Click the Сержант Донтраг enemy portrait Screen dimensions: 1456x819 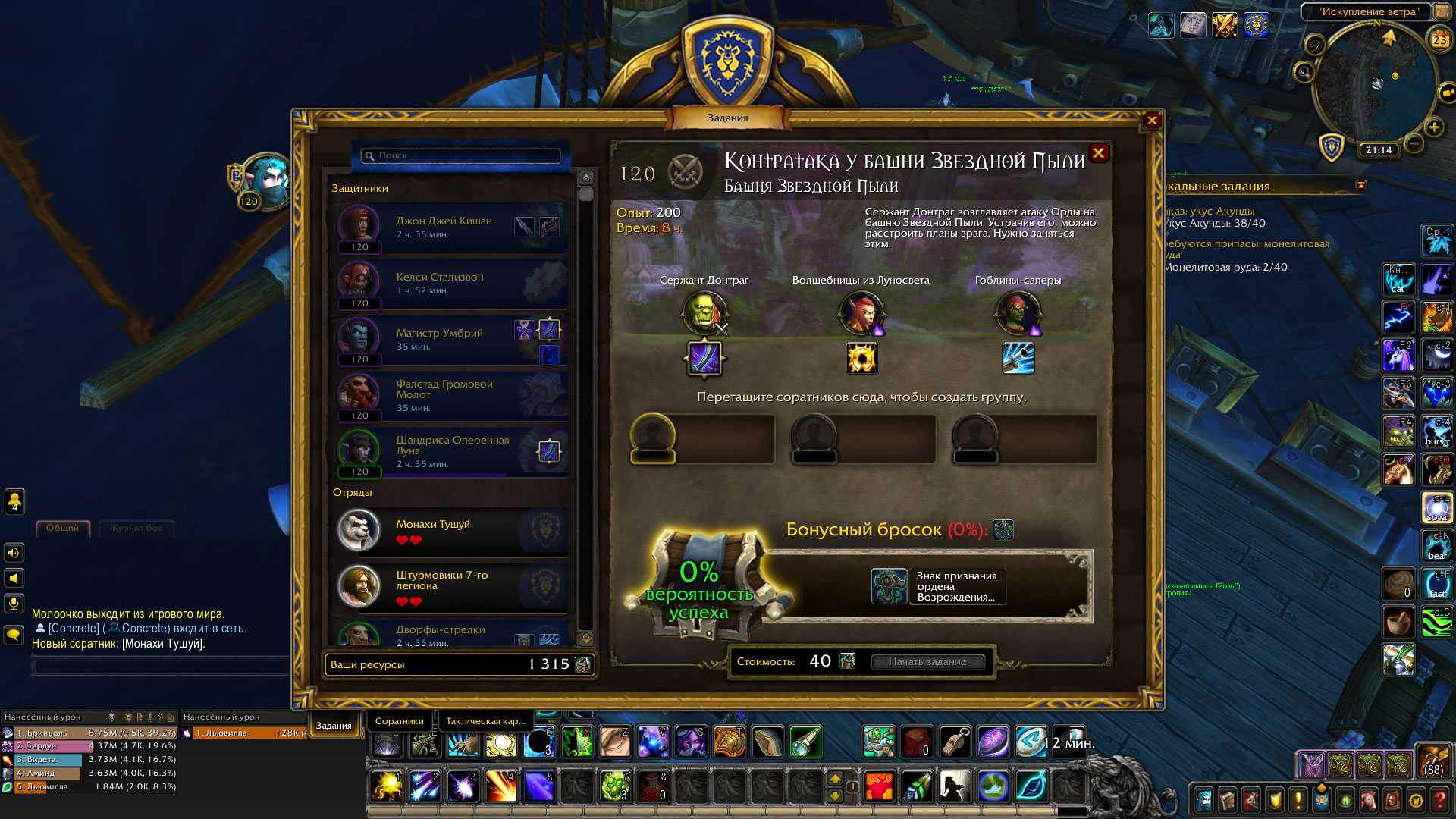click(704, 312)
